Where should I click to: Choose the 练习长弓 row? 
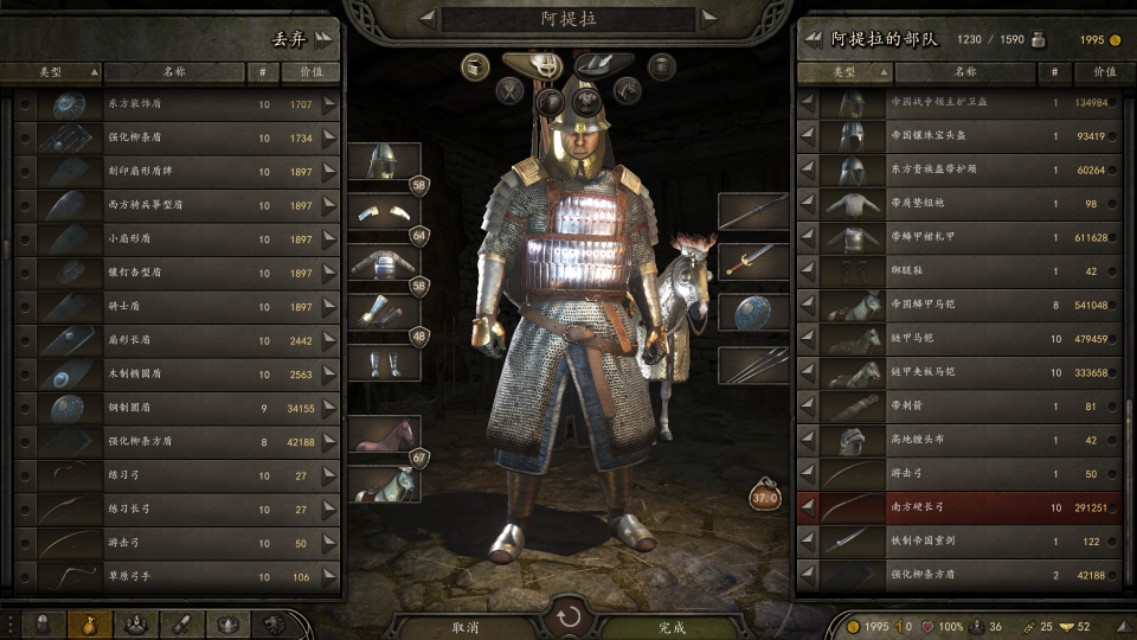click(x=178, y=509)
